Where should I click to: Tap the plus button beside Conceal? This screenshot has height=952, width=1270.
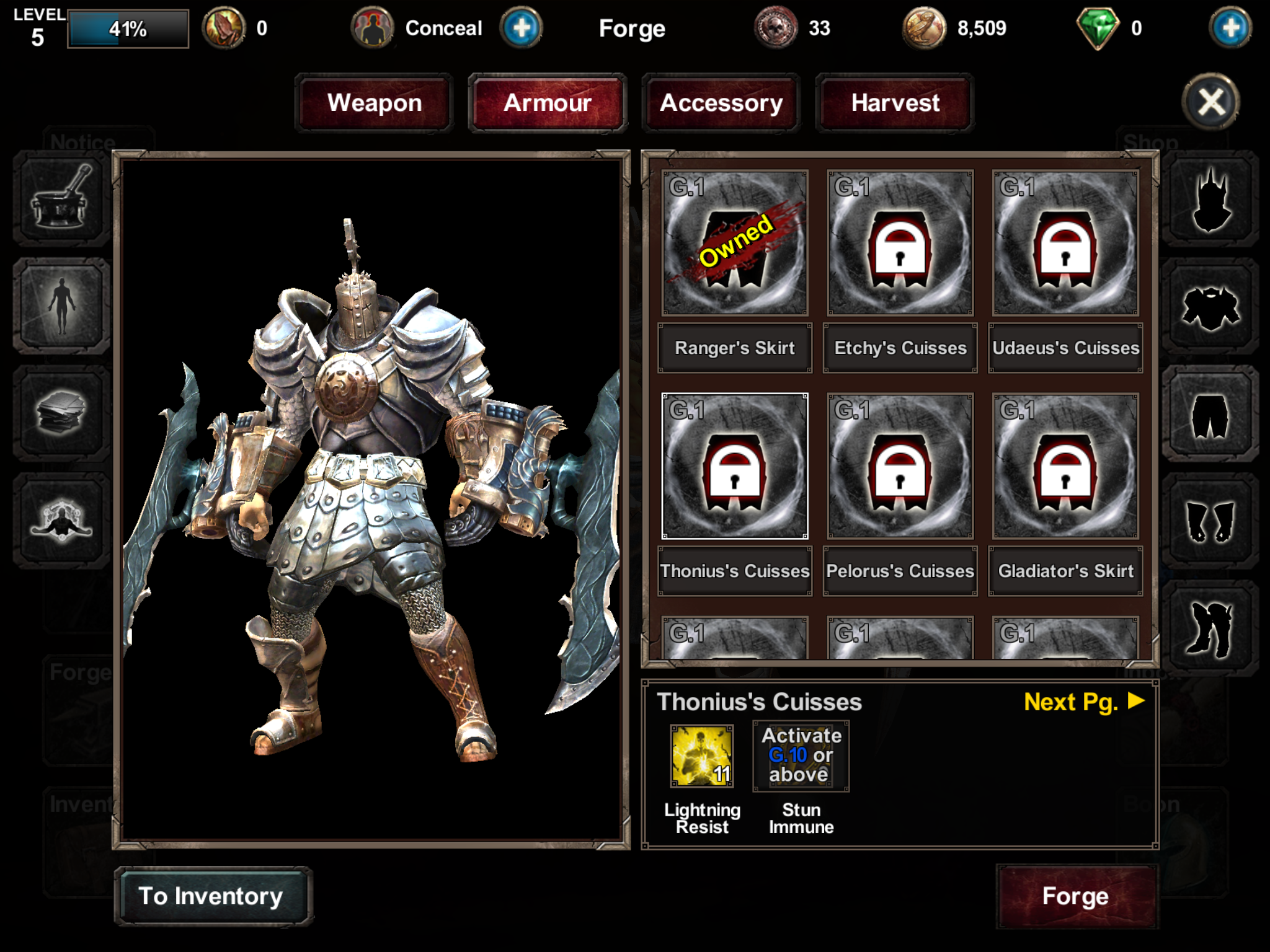521,28
